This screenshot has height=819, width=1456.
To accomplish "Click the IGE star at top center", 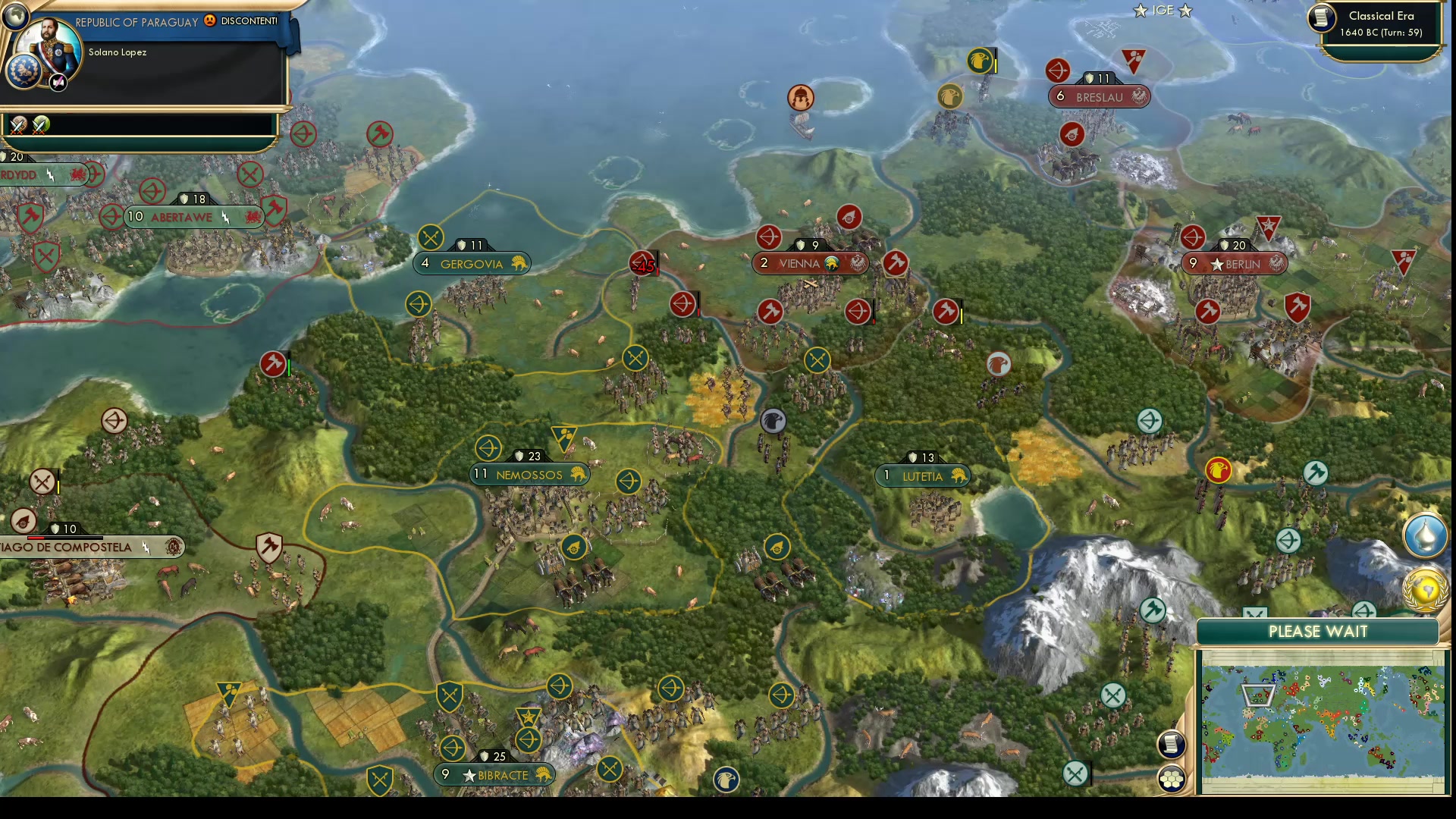I will [x=1140, y=11].
